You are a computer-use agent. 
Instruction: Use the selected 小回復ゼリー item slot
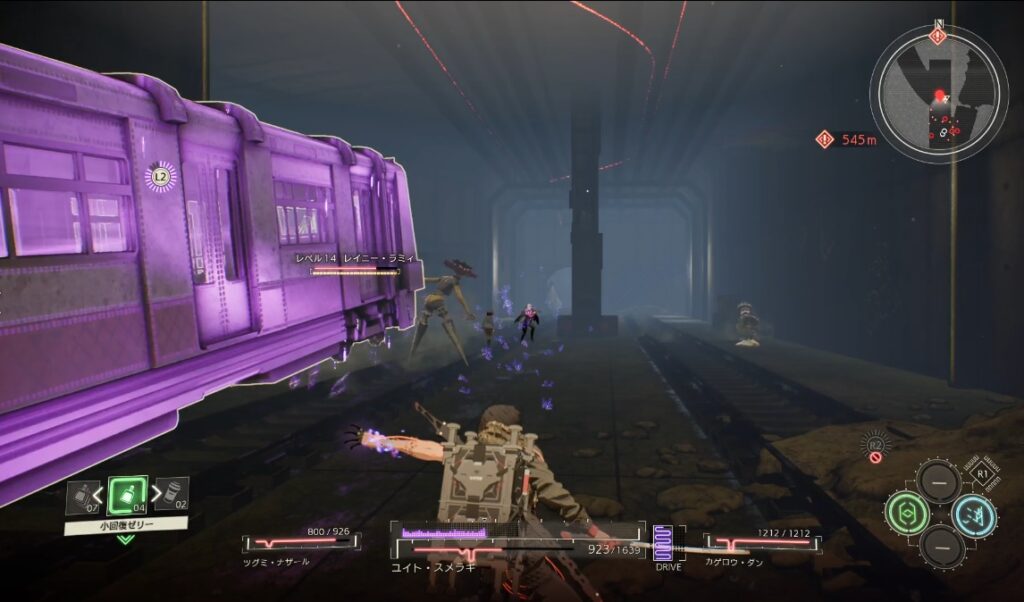click(127, 496)
